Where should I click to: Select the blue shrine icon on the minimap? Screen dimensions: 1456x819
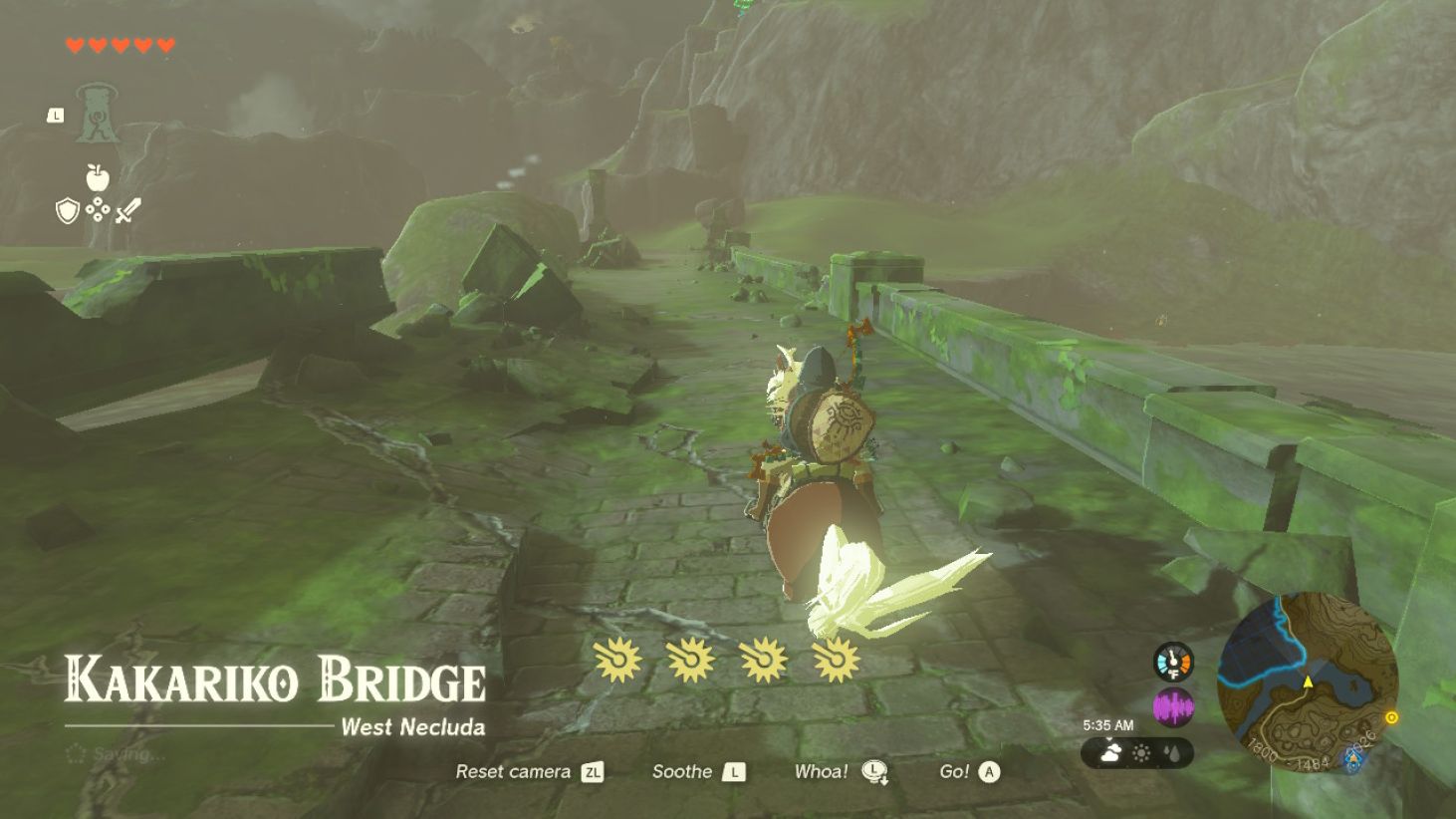click(x=1354, y=759)
